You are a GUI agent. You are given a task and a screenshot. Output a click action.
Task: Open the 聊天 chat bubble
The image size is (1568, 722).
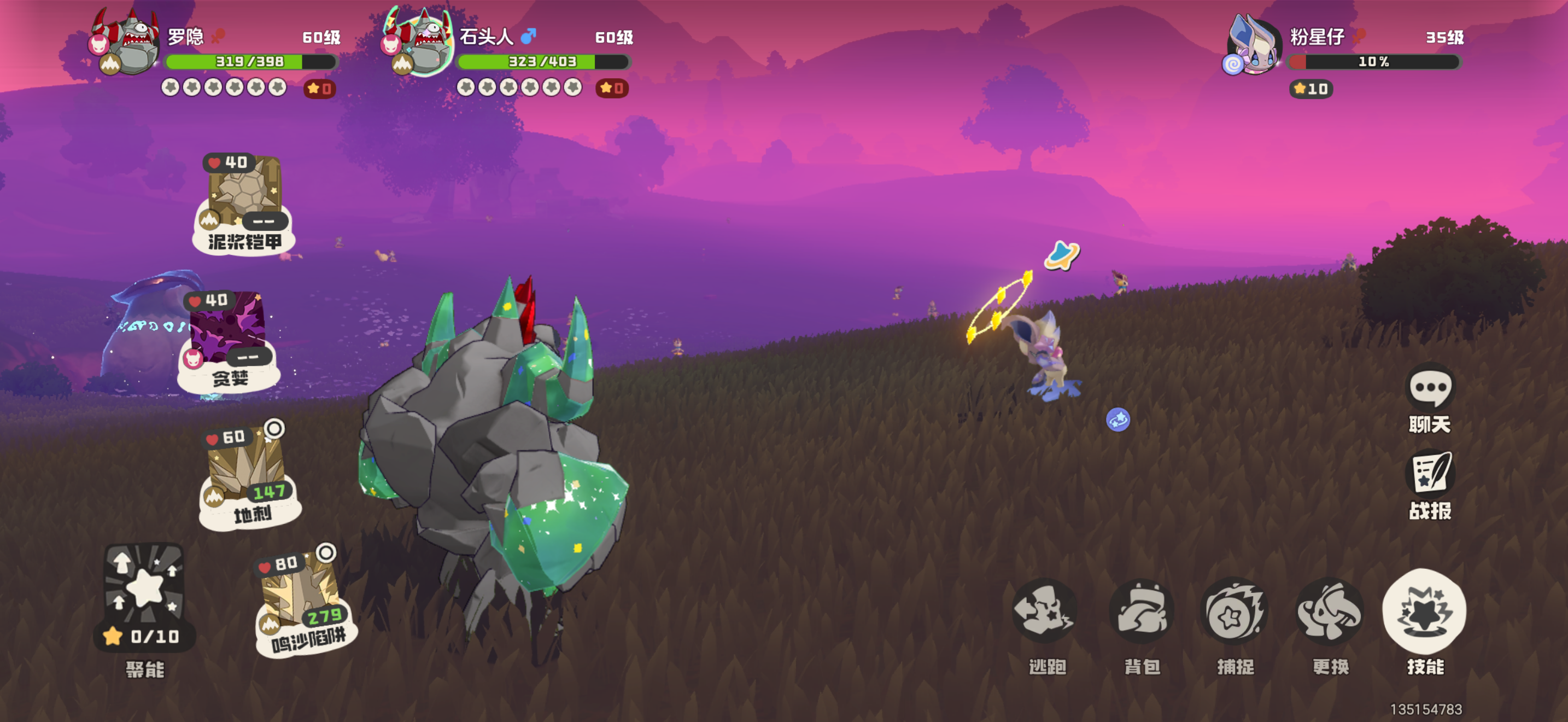point(1430,387)
